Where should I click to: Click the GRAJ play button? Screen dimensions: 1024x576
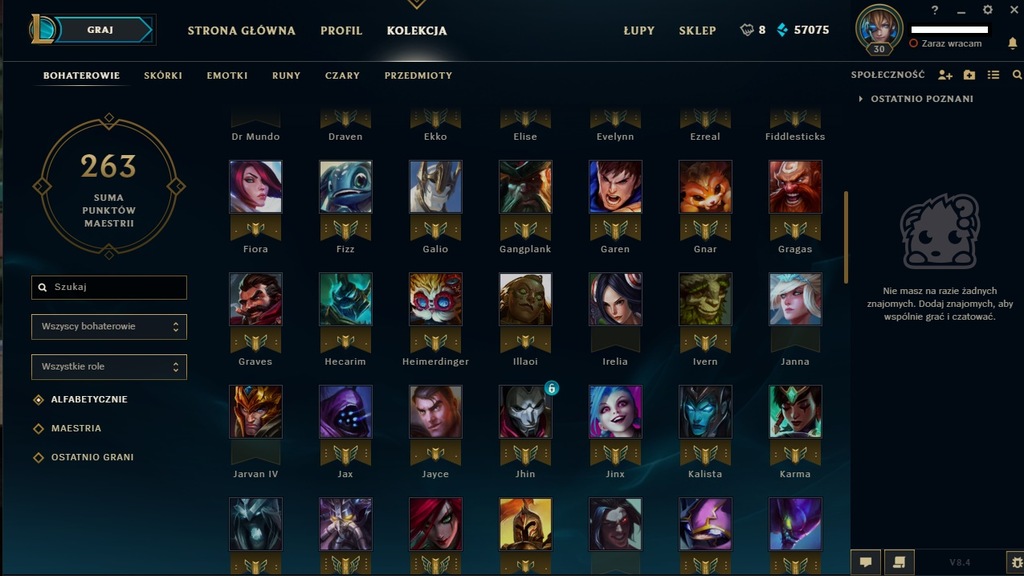pyautogui.click(x=101, y=30)
